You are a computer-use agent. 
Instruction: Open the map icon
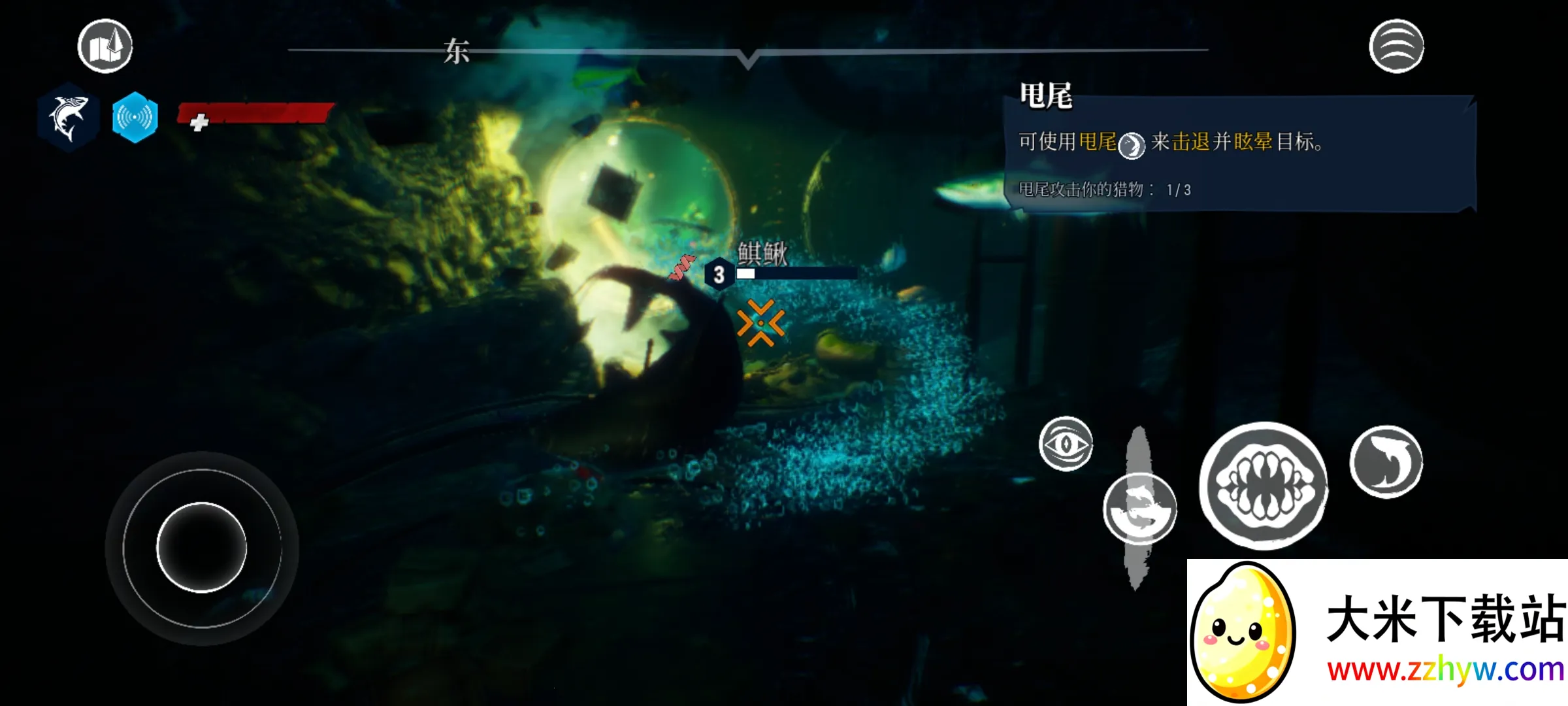[x=105, y=46]
